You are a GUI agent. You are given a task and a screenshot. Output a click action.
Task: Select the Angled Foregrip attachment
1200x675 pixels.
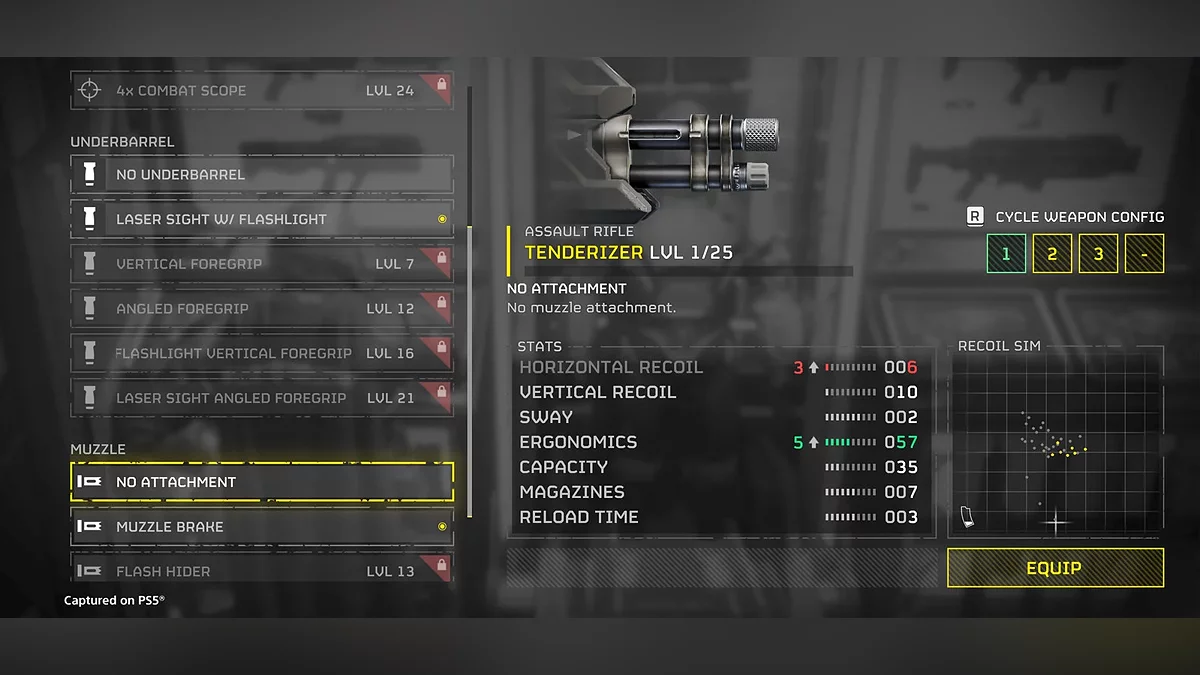click(x=262, y=308)
